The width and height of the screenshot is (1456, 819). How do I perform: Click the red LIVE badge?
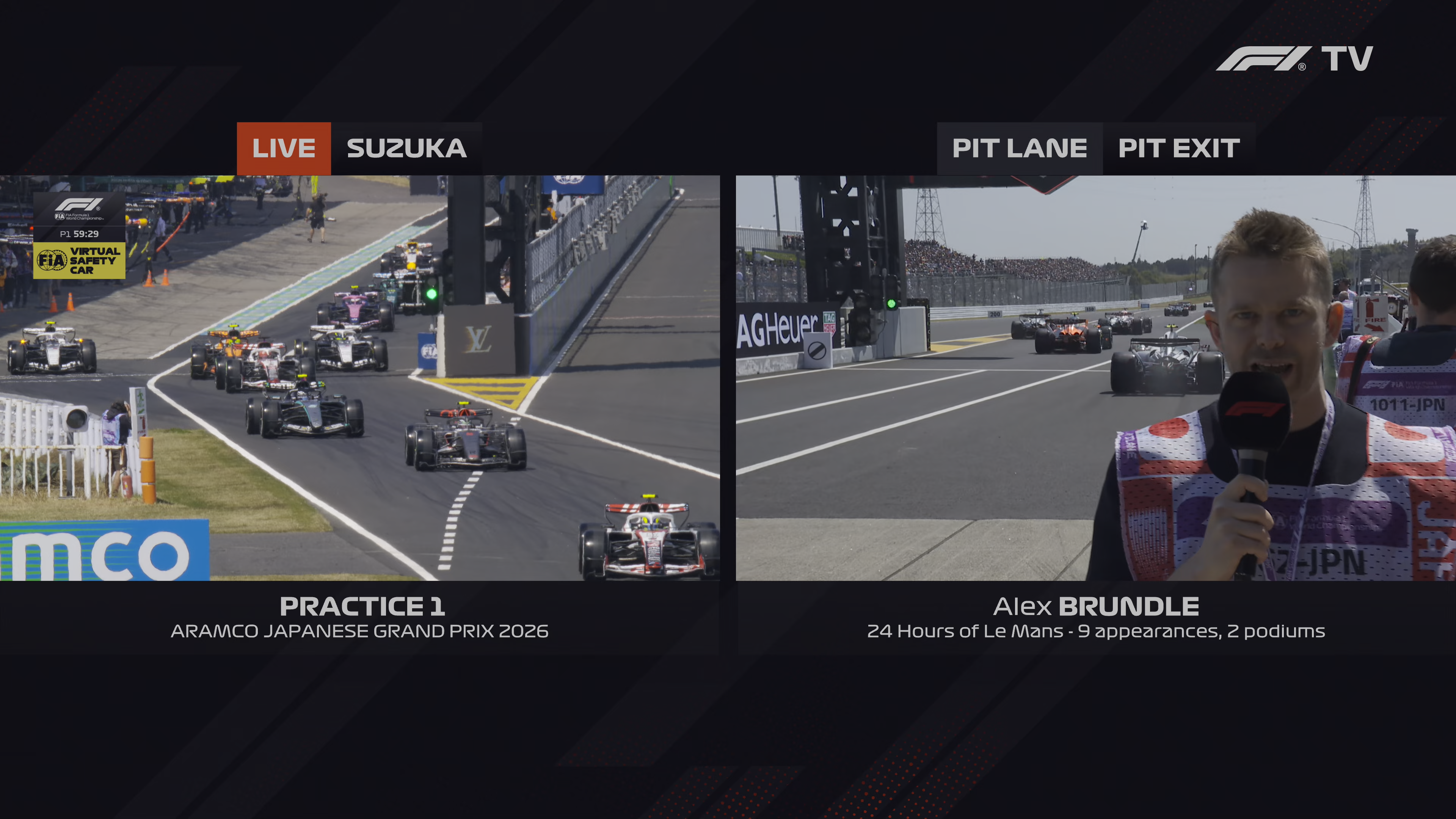coord(284,149)
